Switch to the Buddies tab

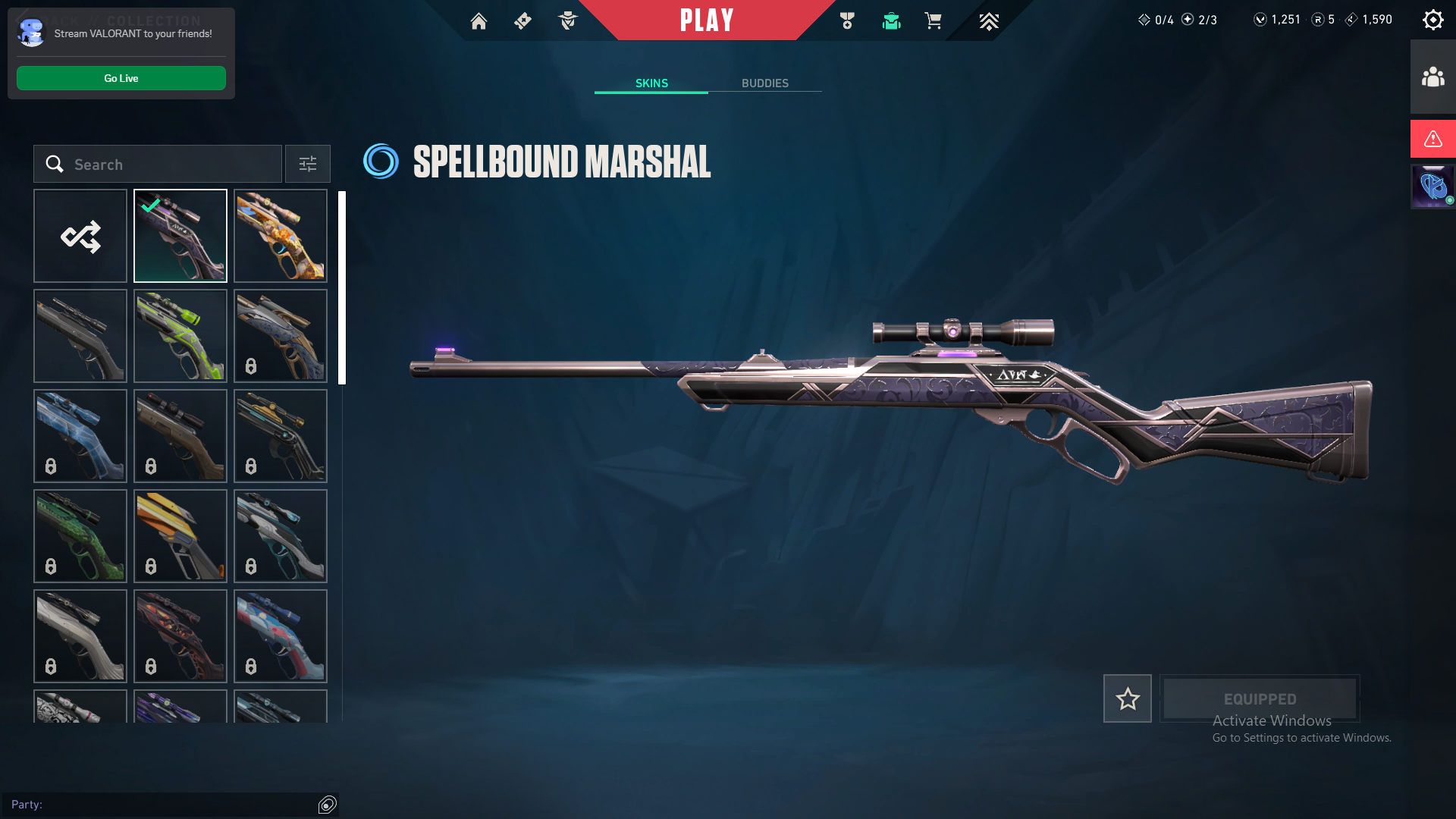click(x=764, y=83)
